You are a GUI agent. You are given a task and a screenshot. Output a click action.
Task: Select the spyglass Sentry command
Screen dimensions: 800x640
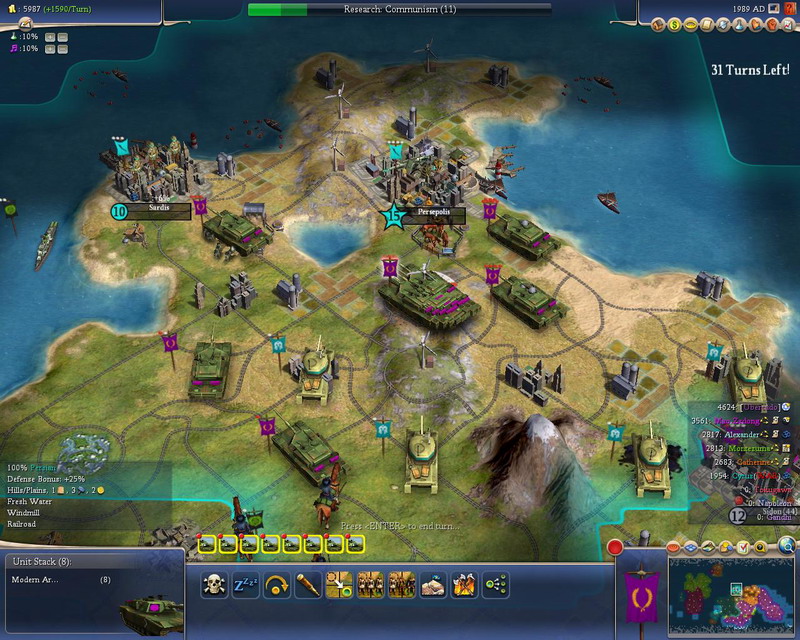tap(308, 584)
